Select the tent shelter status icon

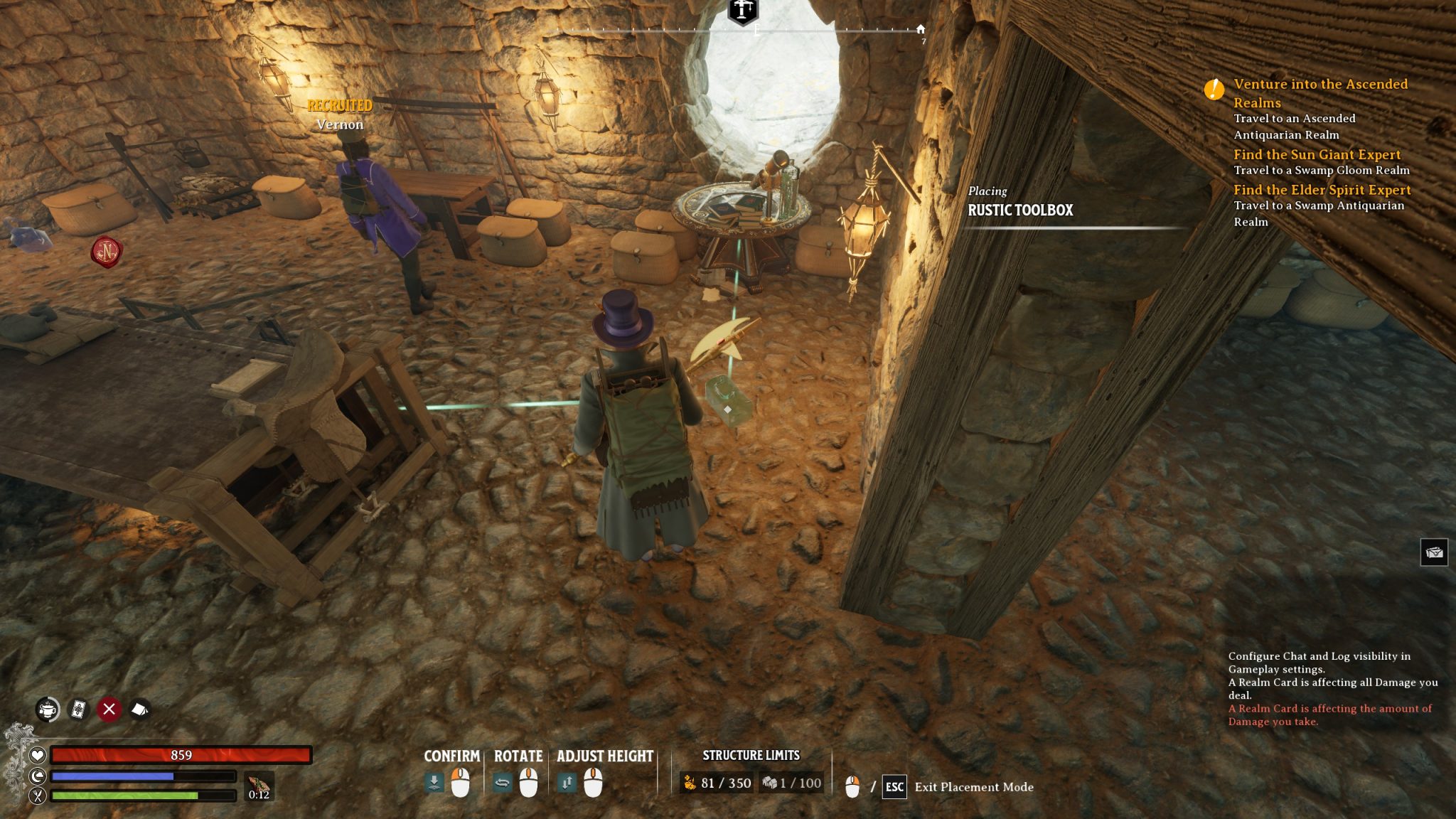click(x=139, y=709)
